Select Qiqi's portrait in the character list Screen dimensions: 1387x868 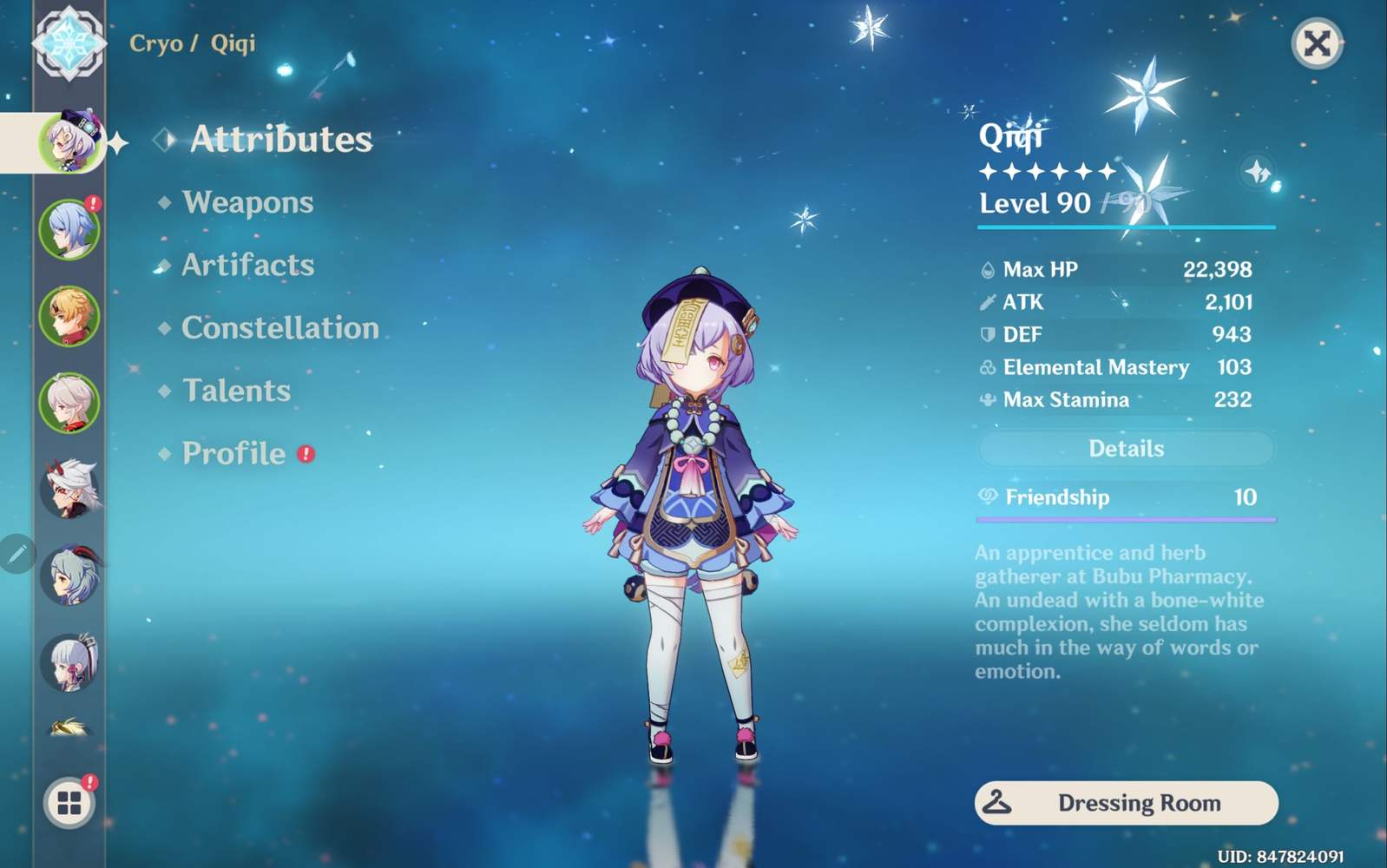click(x=69, y=141)
